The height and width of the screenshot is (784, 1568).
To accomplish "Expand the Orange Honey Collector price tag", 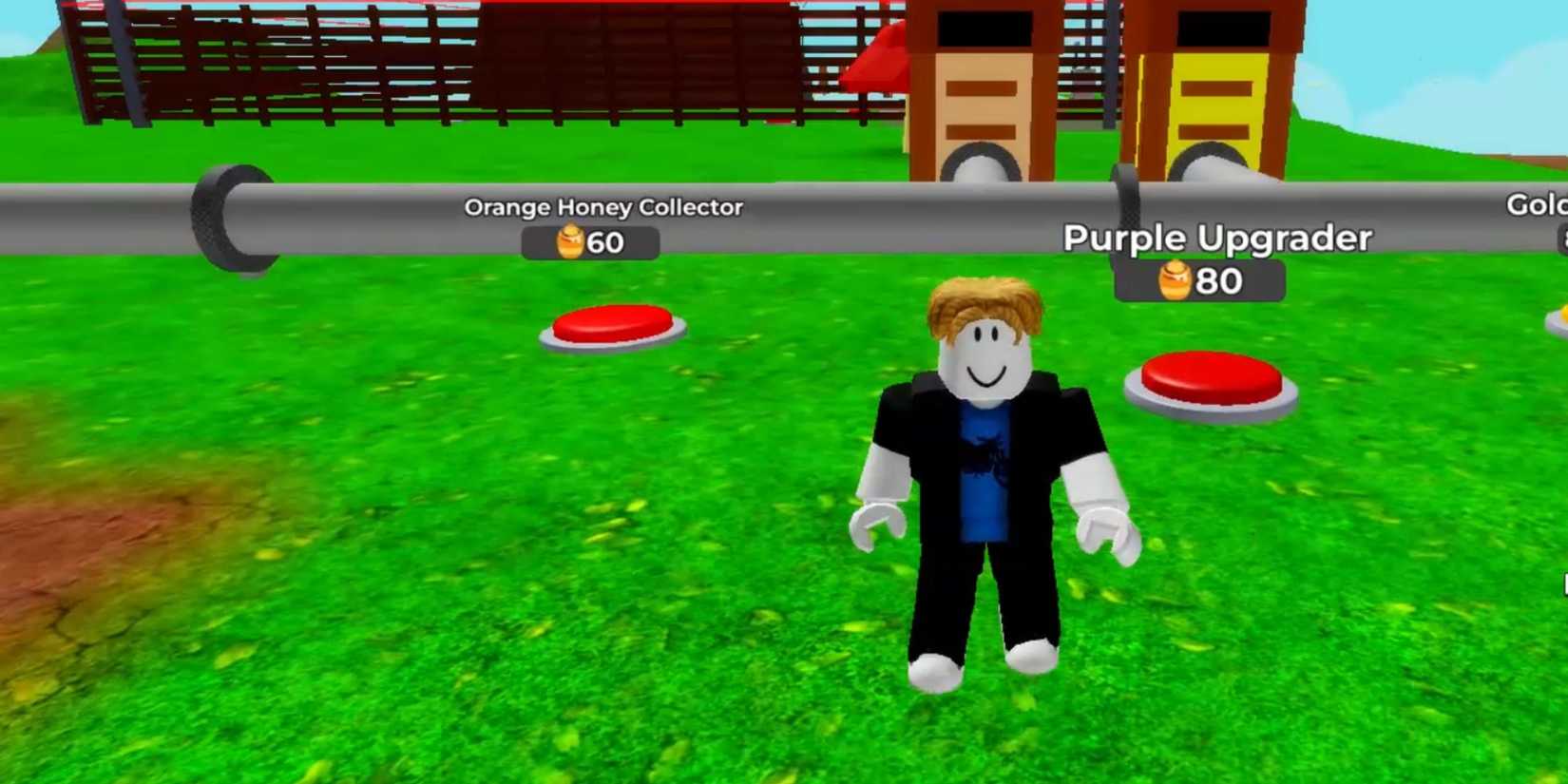I will click(x=591, y=243).
